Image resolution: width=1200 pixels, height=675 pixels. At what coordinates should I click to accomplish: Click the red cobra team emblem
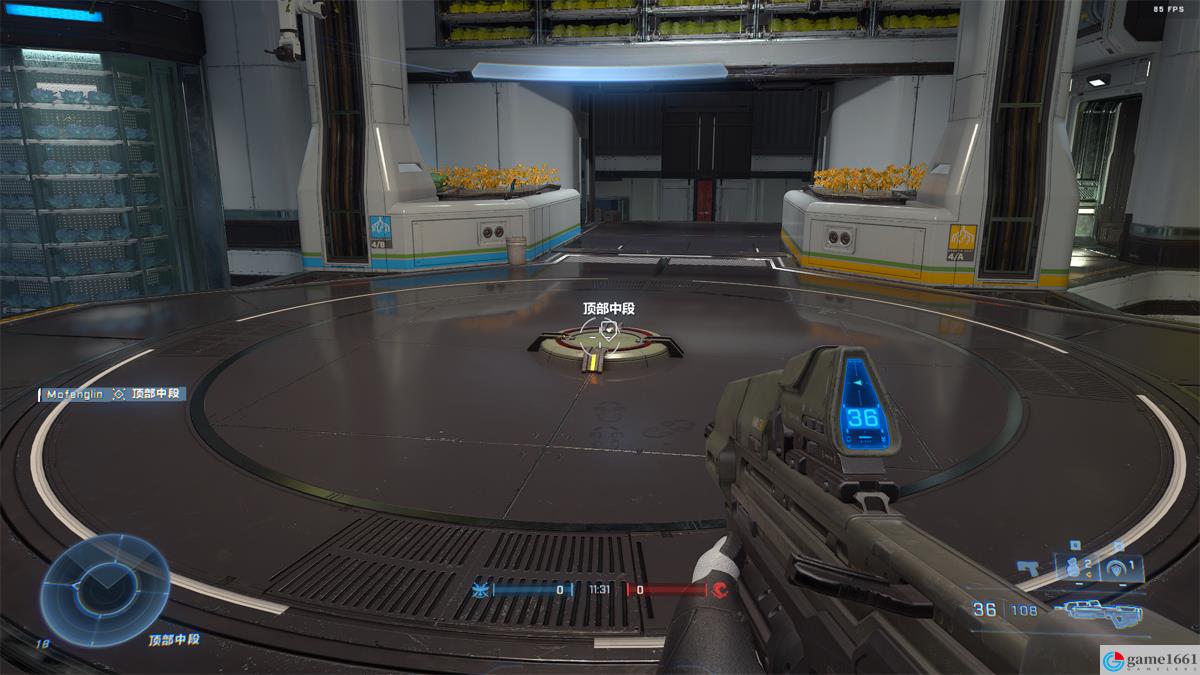tap(720, 590)
